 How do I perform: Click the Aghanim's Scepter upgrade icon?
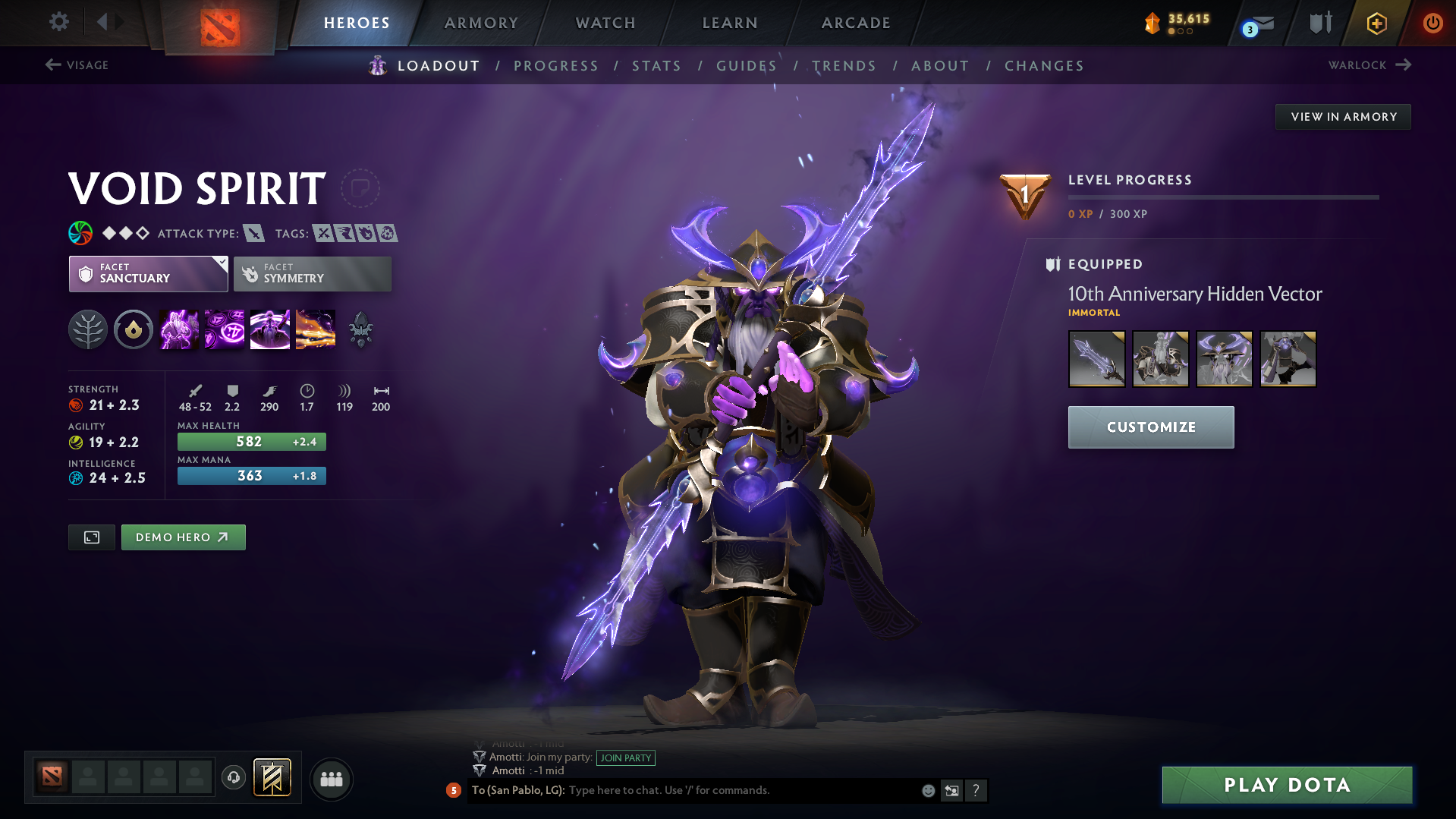click(x=360, y=329)
